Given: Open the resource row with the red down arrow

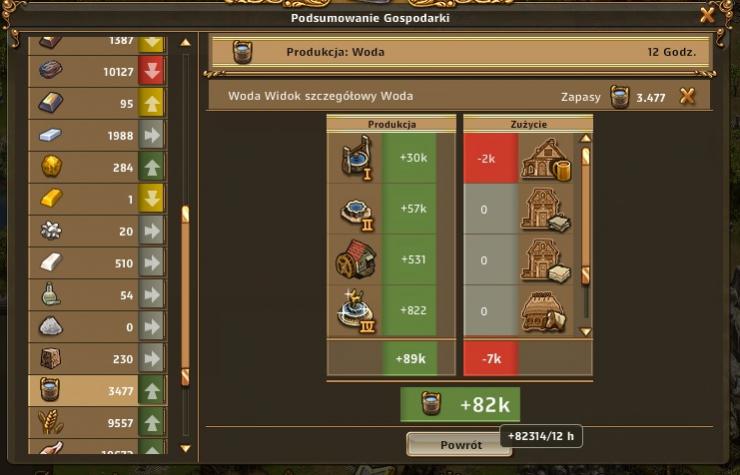Looking at the screenshot, I should tap(97, 71).
